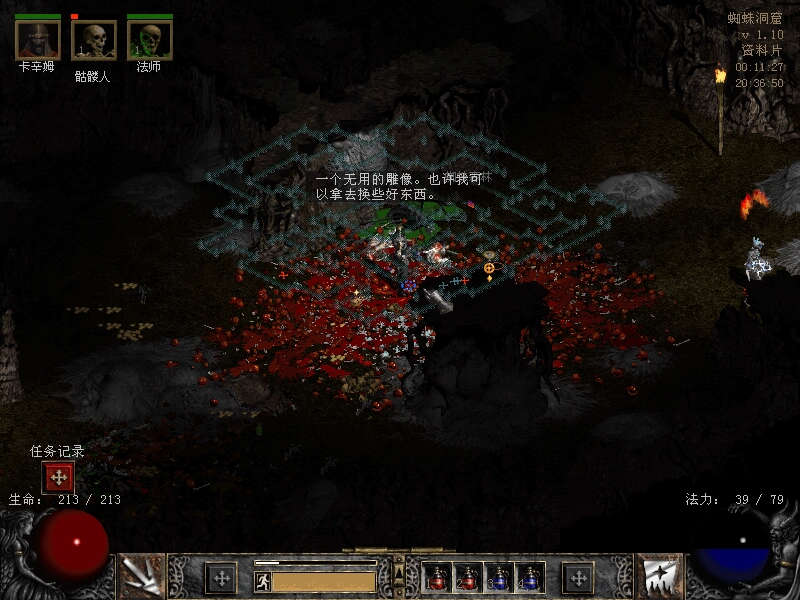Click the cross button beside the run icon
Viewport: 800px width, 600px height.
(220, 577)
